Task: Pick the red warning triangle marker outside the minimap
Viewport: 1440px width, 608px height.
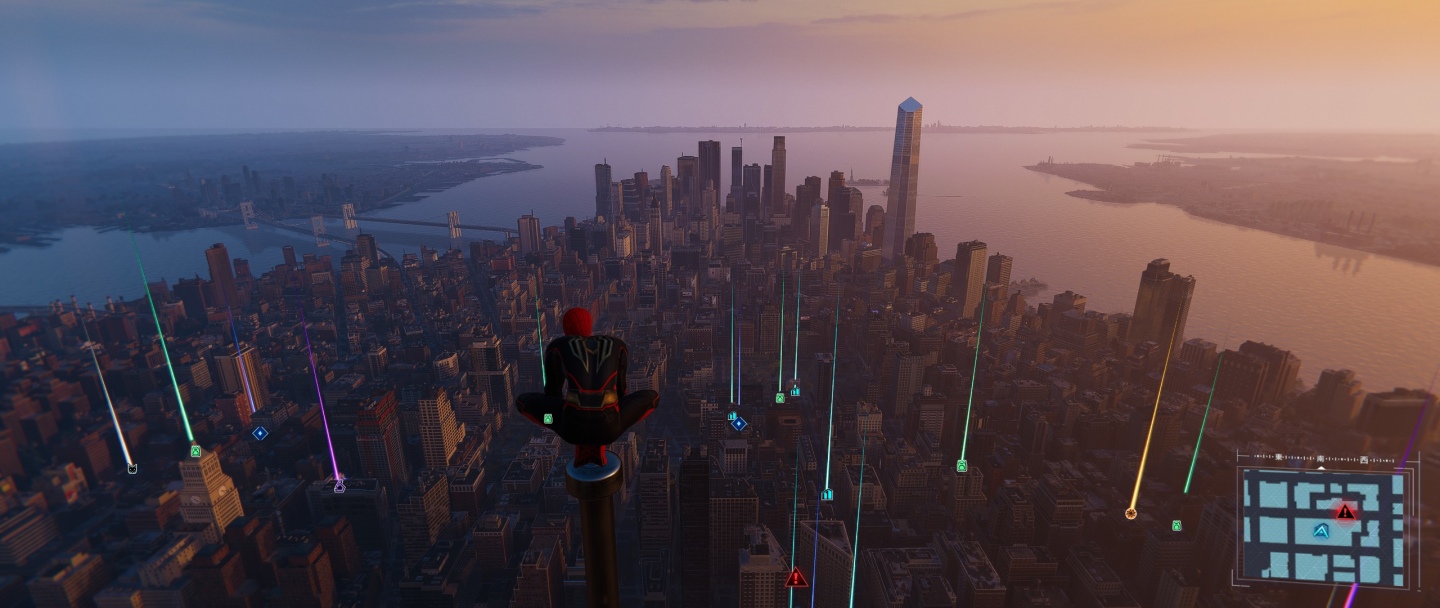Action: pyautogui.click(x=796, y=578)
